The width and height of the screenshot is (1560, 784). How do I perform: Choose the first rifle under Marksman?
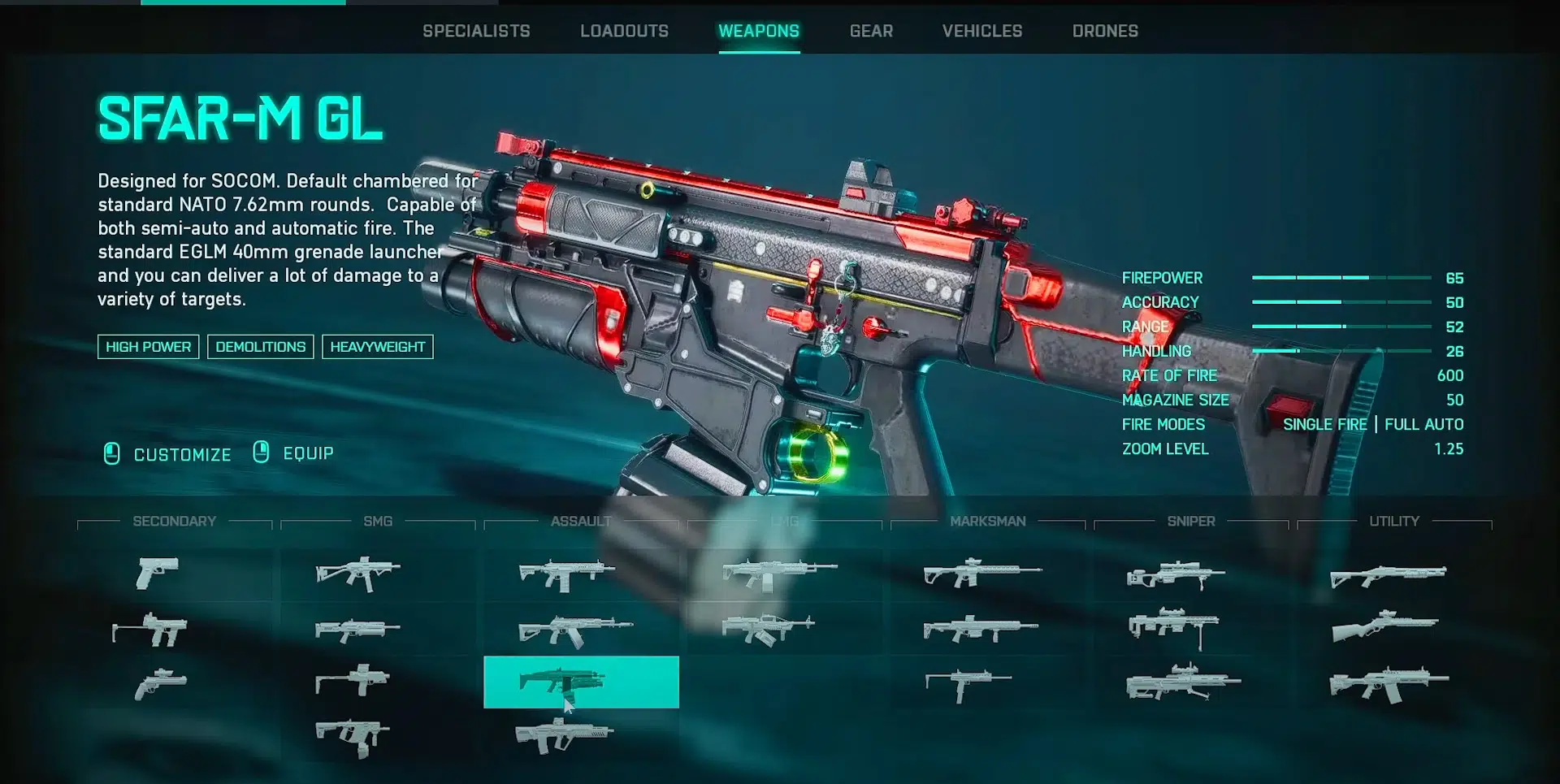[x=981, y=573]
